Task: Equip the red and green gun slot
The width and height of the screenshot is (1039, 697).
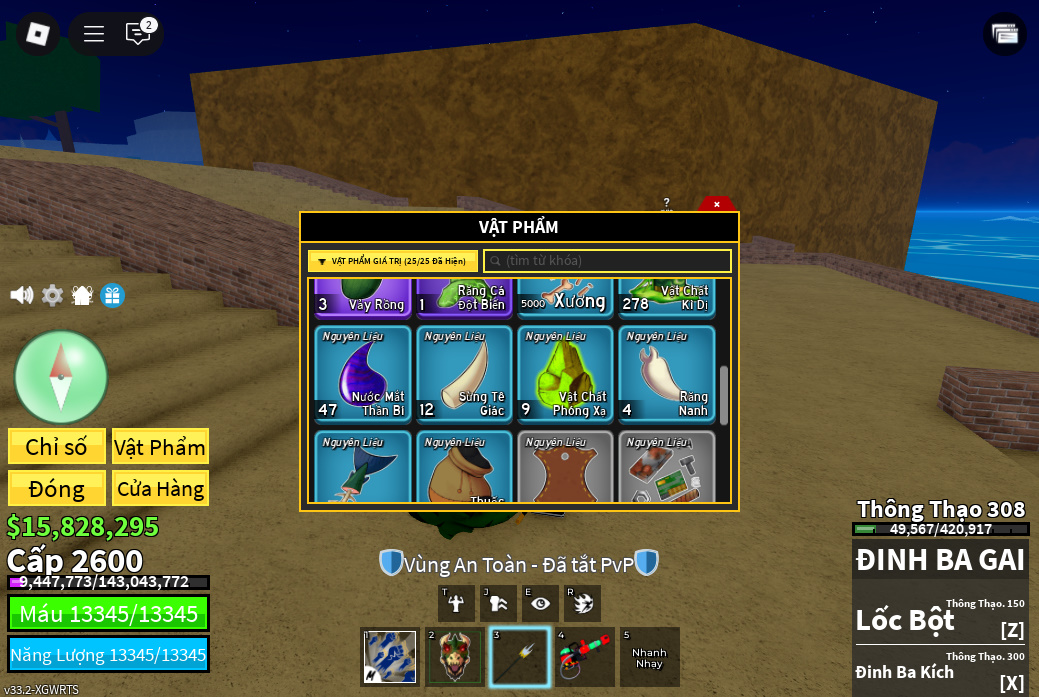Action: [x=584, y=657]
